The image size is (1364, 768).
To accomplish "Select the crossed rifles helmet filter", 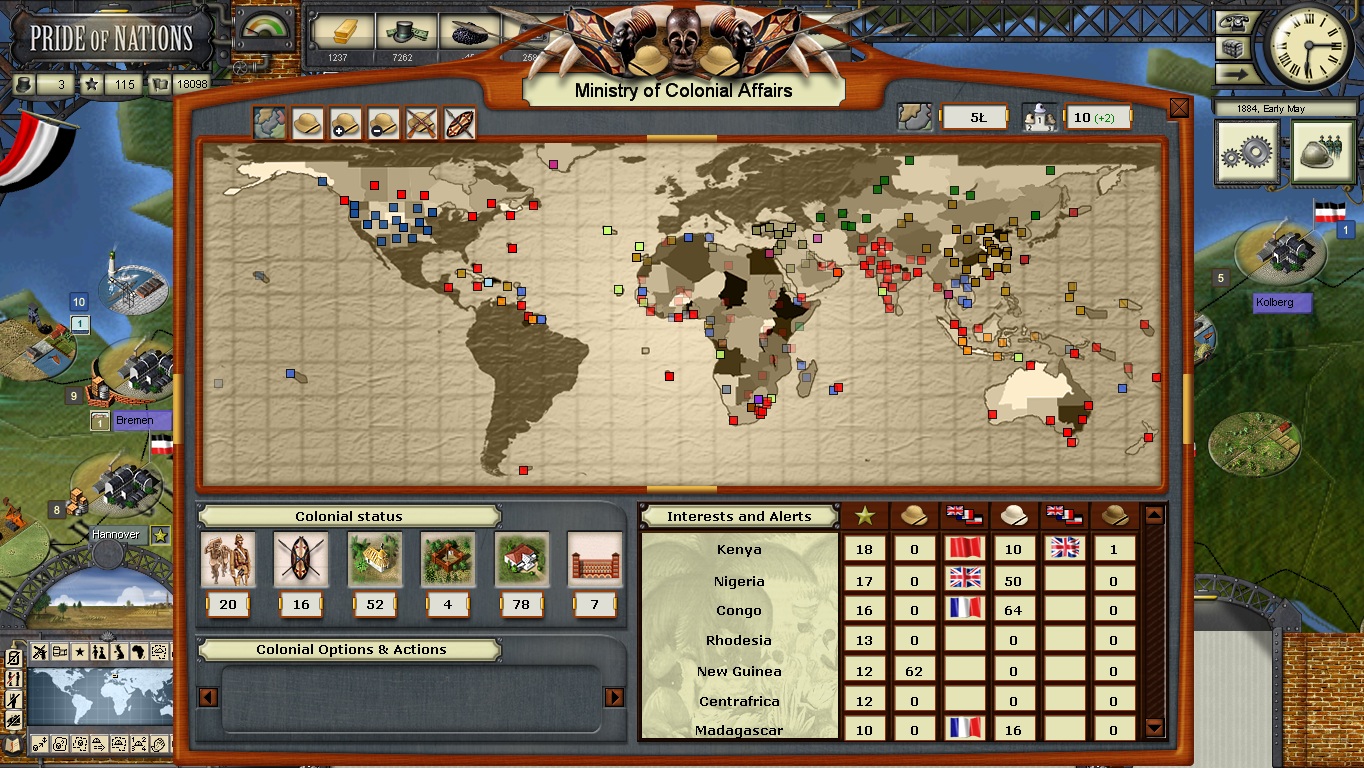I will coord(421,124).
